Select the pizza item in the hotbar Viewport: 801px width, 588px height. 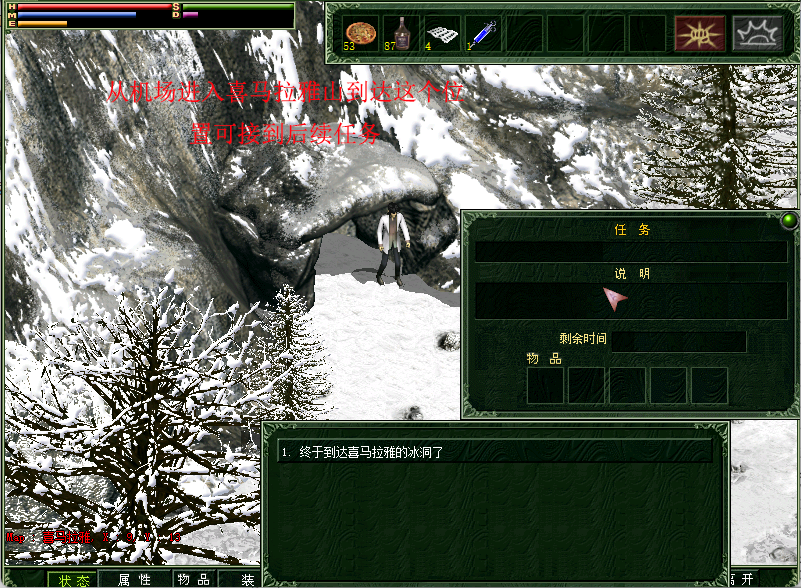360,32
